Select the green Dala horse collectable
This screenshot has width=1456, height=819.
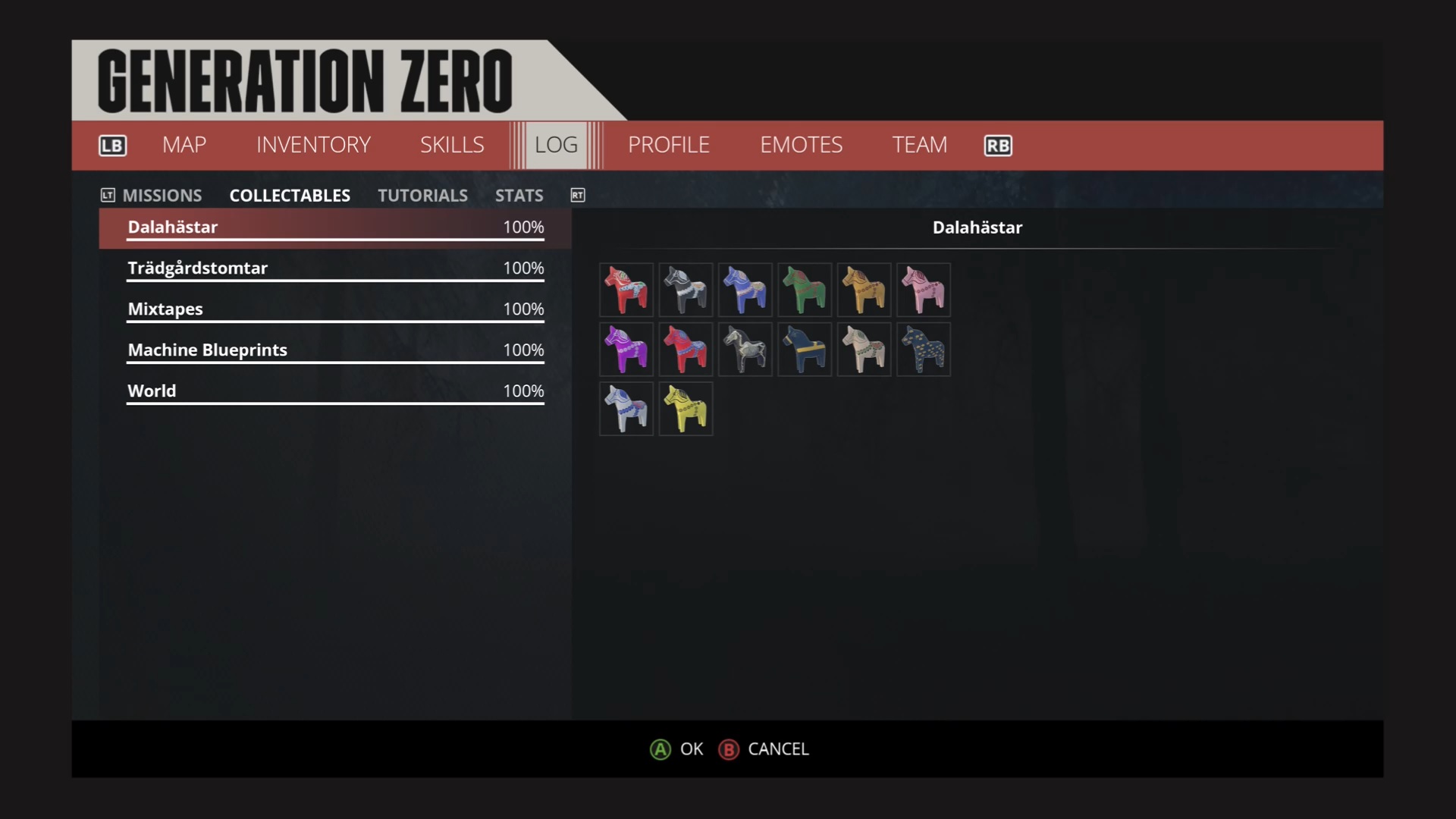coord(805,290)
